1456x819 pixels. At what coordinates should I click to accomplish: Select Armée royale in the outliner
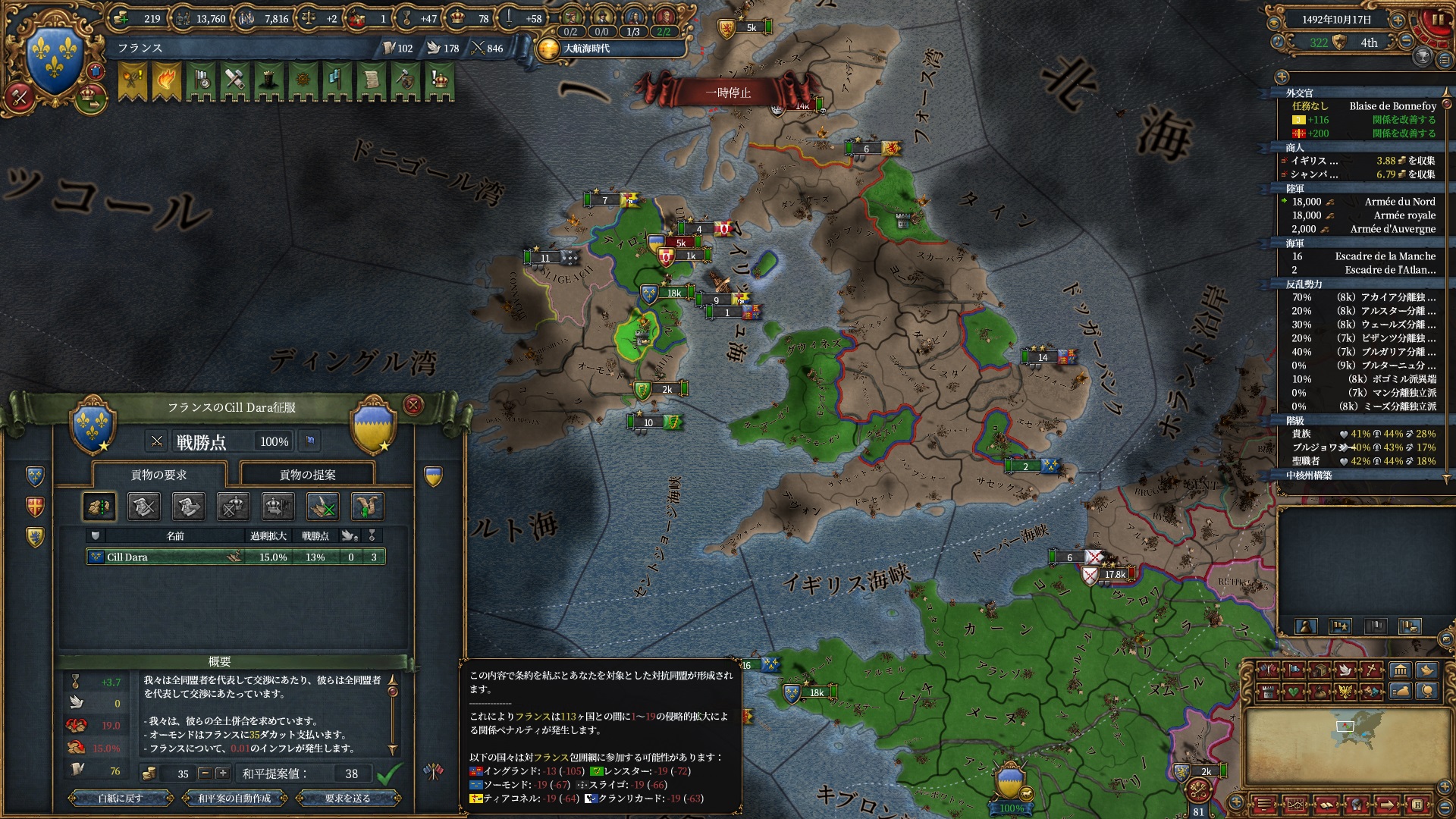(x=1404, y=215)
